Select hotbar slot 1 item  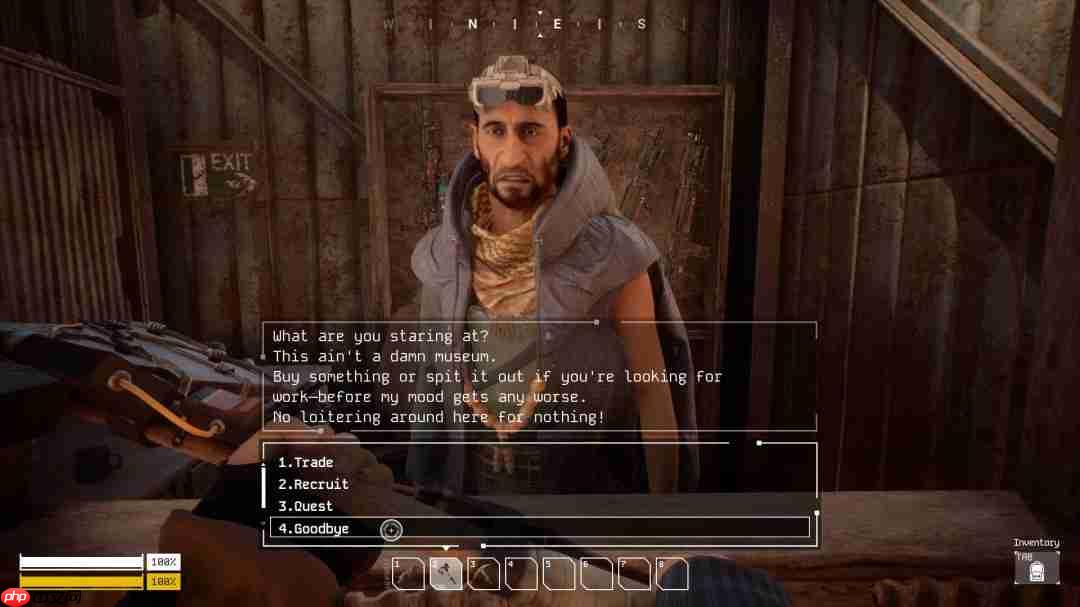point(408,574)
